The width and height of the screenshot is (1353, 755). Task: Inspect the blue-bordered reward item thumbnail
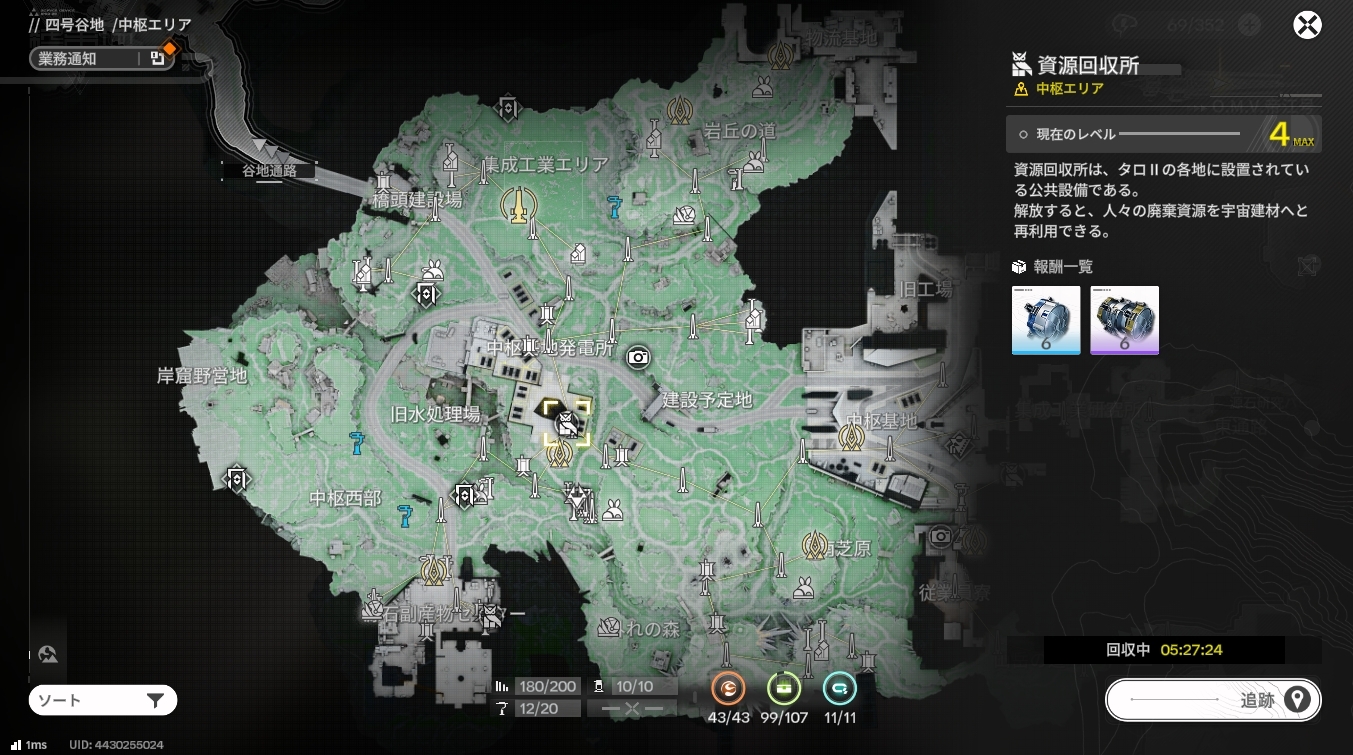(x=1046, y=320)
